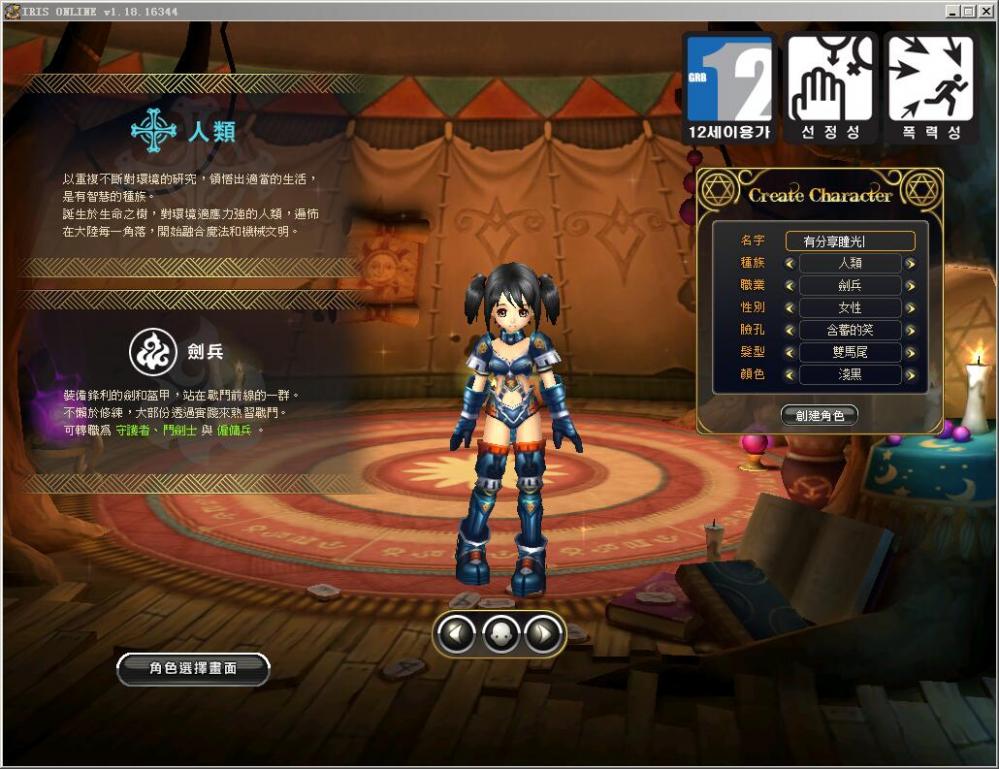The image size is (999, 769).
Task: Choose the previous 臉孔 face style
Action: tap(789, 331)
